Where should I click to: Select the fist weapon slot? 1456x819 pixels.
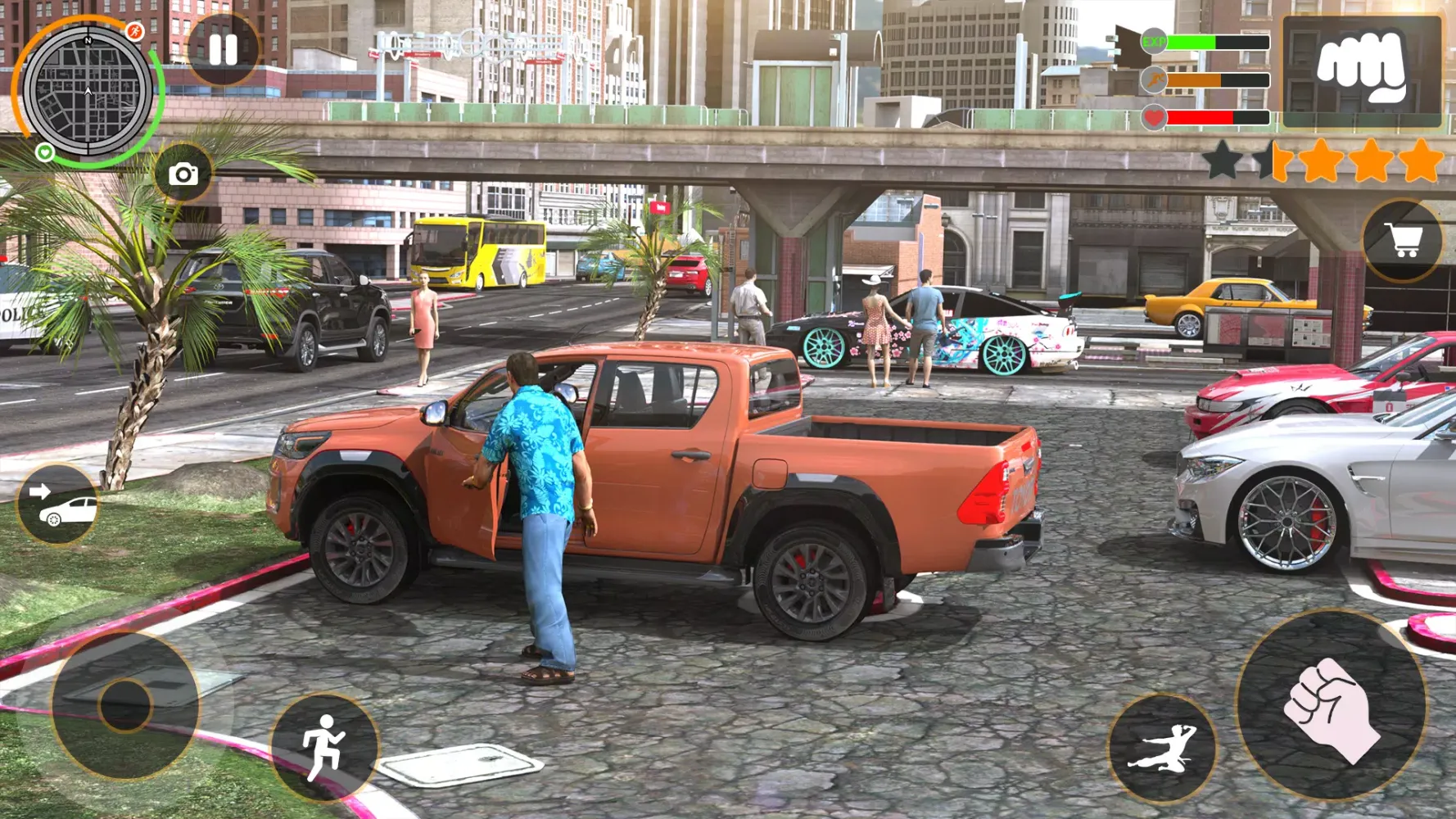point(1362,70)
